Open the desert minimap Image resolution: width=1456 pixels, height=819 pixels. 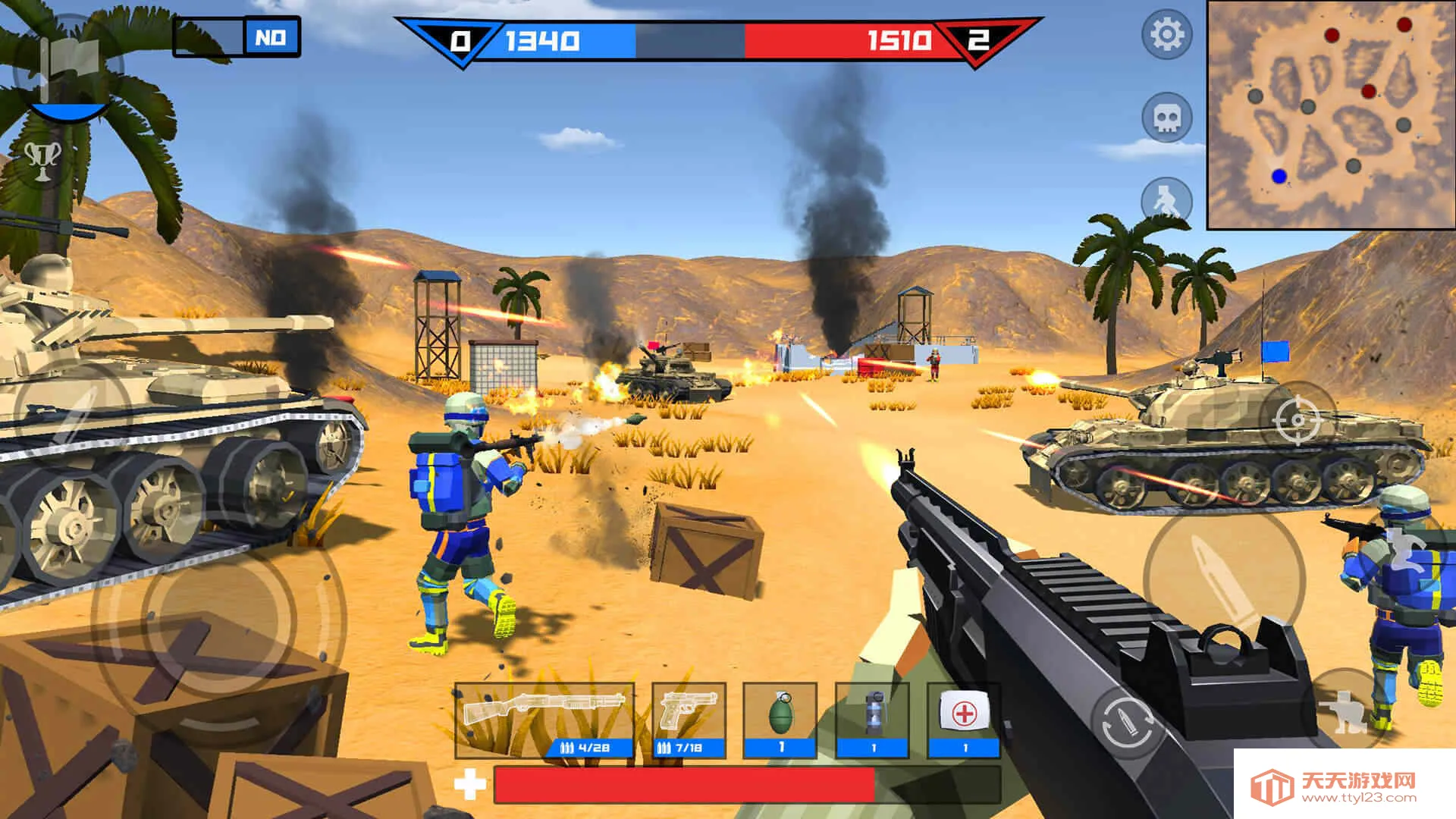point(1331,114)
